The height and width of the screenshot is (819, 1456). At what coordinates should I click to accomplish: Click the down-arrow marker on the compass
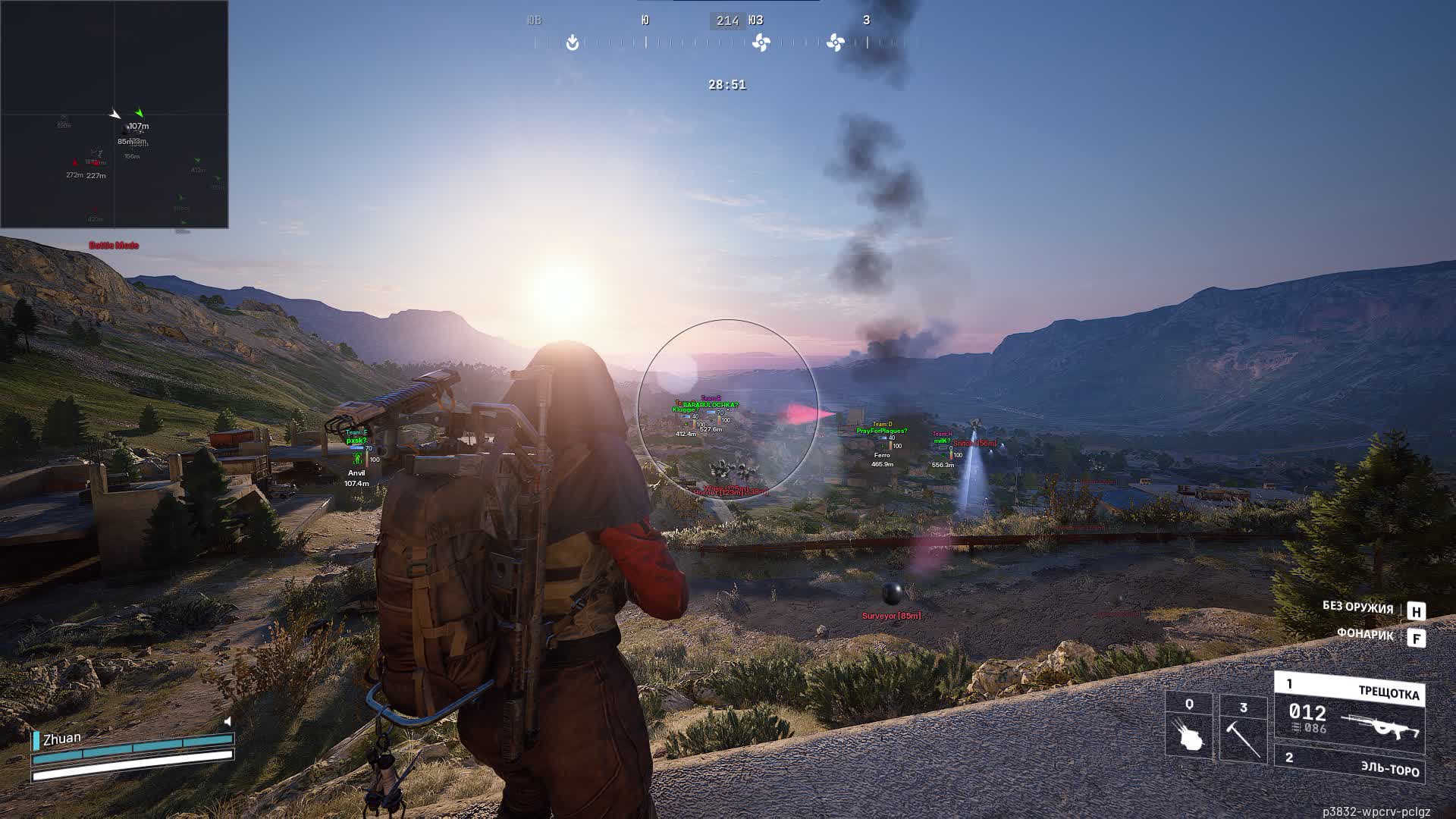tap(573, 43)
